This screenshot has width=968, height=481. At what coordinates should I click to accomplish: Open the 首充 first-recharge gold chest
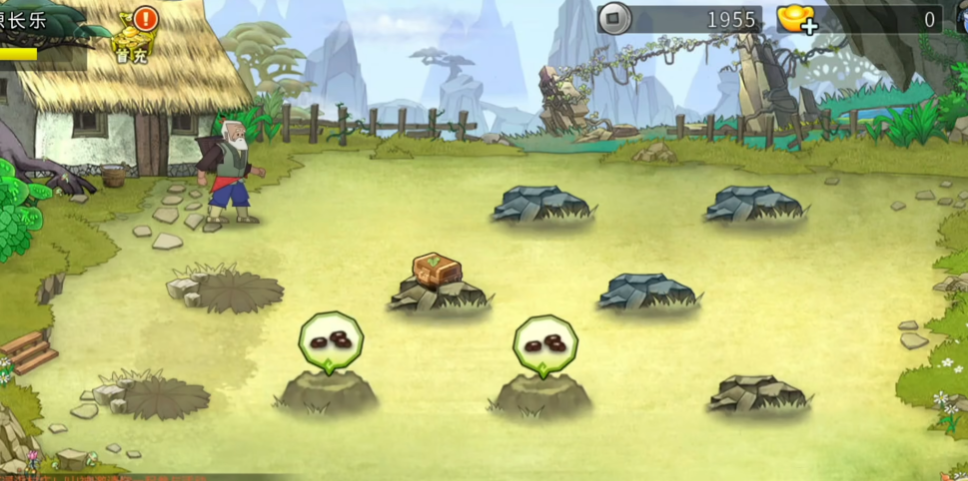(133, 38)
